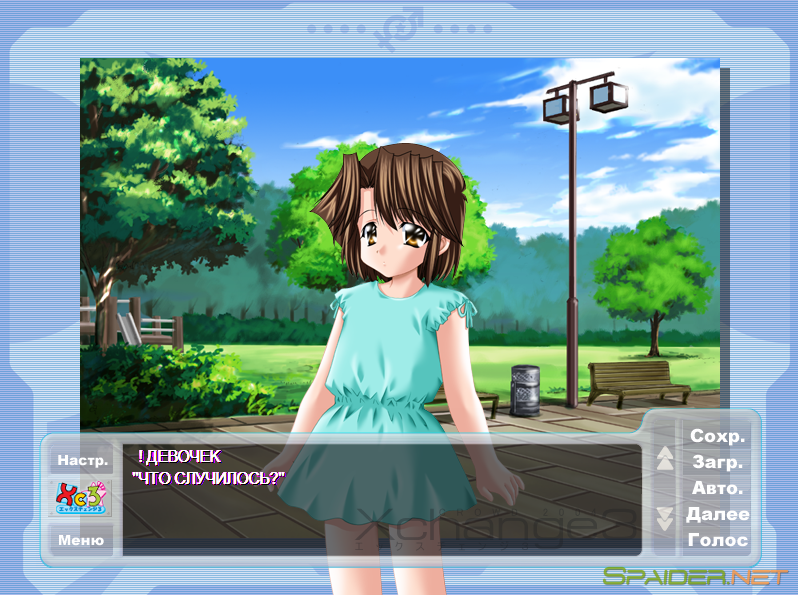Replay the voice with Голос

point(717,540)
